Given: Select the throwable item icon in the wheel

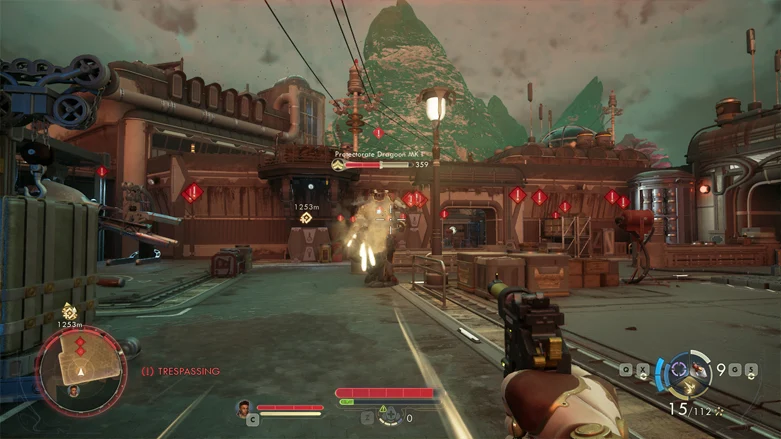Looking at the screenshot, I should click(x=700, y=372).
